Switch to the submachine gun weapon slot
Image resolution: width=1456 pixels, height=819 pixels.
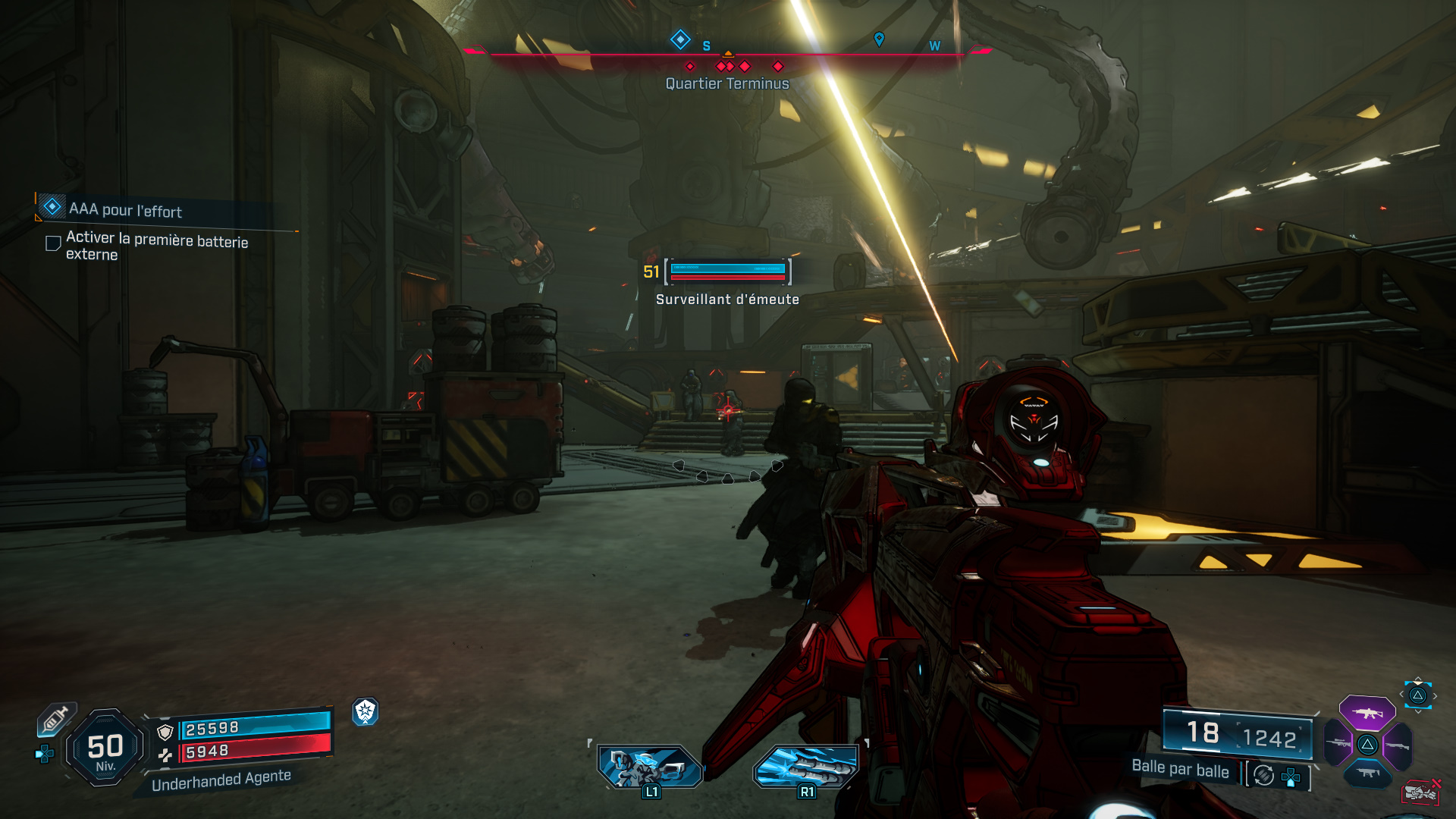(1367, 773)
